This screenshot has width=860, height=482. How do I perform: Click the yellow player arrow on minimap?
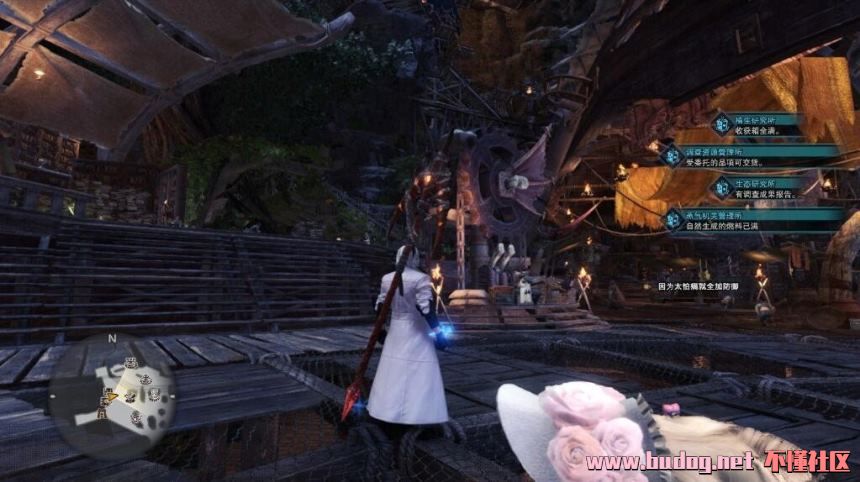click(x=114, y=396)
